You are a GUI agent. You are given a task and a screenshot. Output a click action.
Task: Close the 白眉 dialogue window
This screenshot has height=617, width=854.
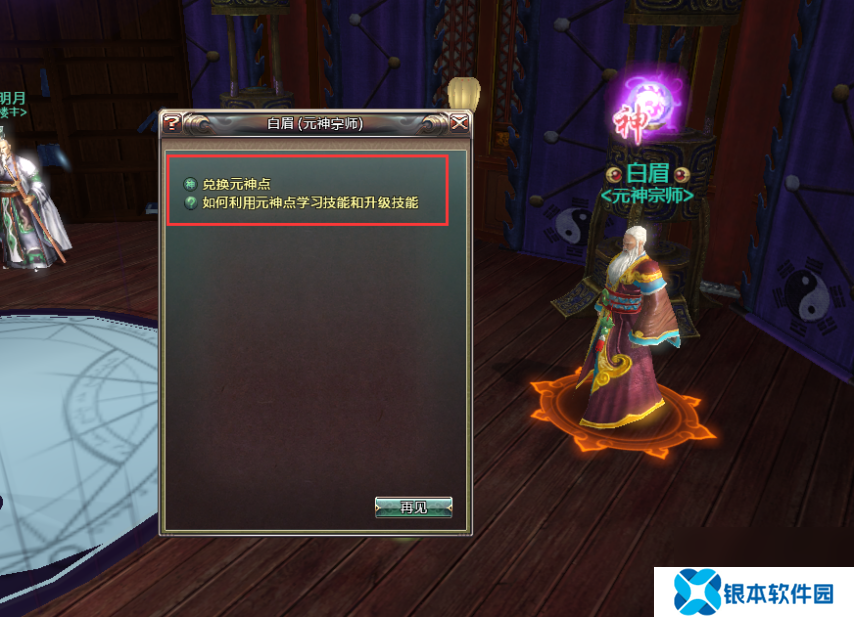pos(459,123)
